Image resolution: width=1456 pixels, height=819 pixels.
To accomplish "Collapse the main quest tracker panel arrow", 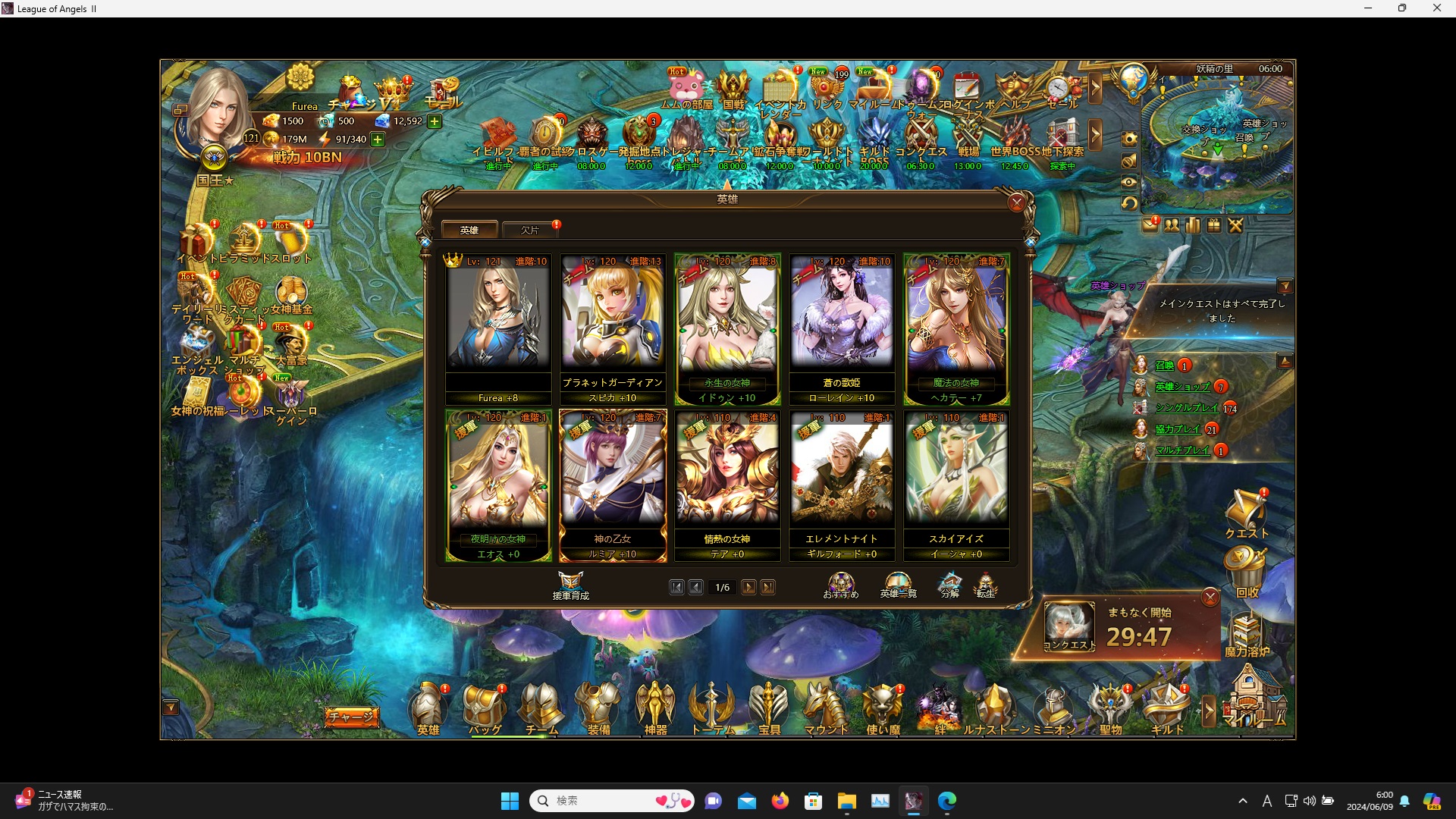I will point(1286,286).
